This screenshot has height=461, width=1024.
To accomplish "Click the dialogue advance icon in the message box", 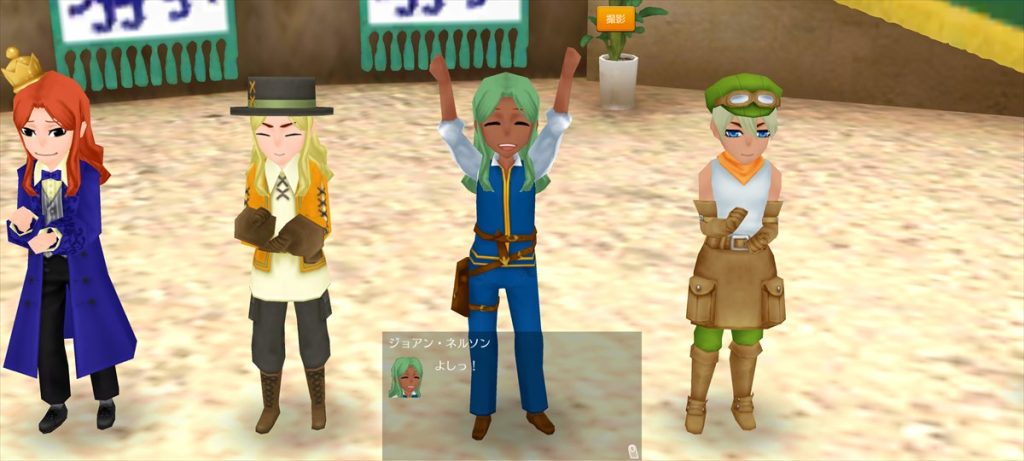I will [632, 450].
